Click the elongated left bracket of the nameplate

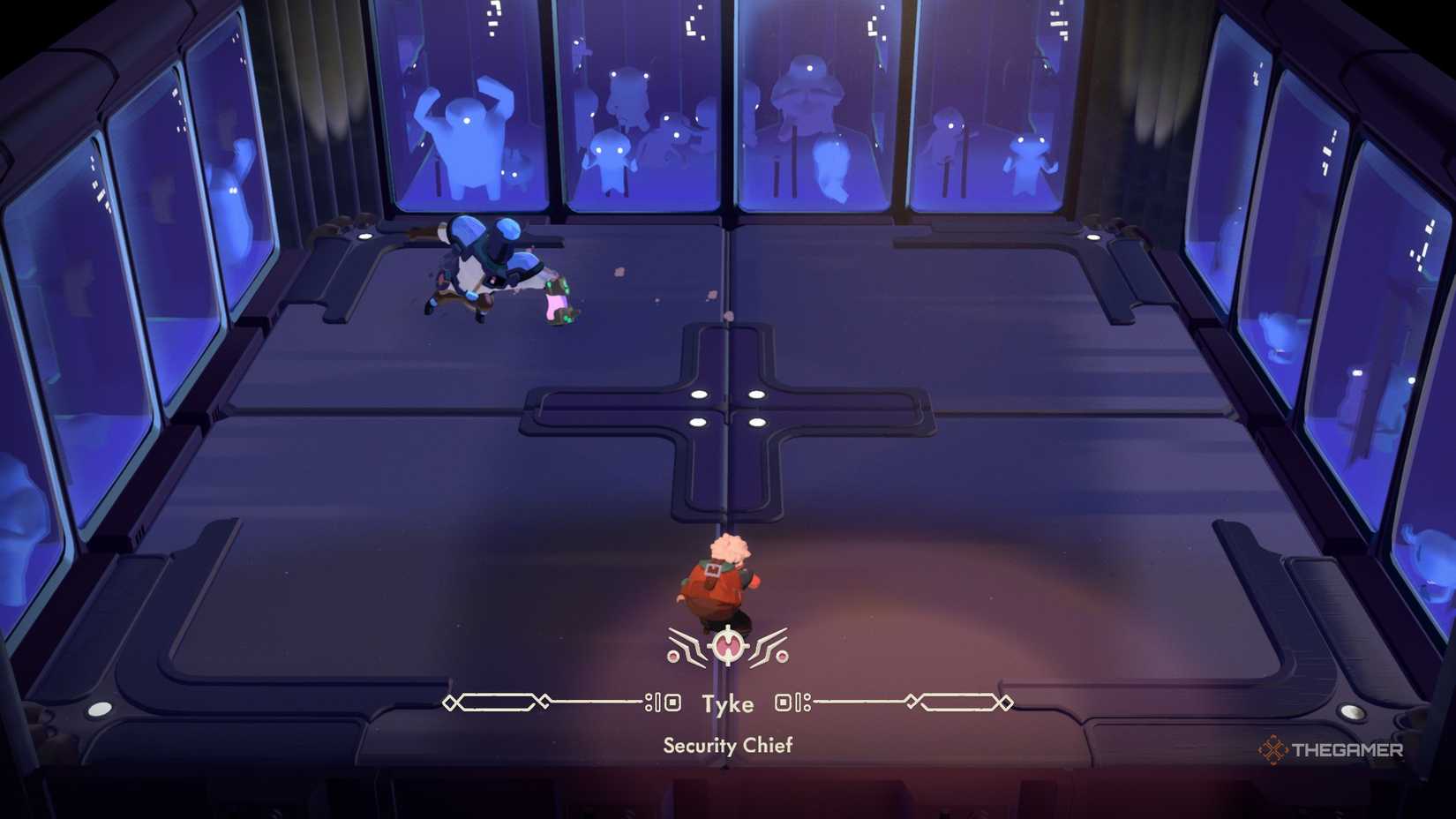(500, 701)
